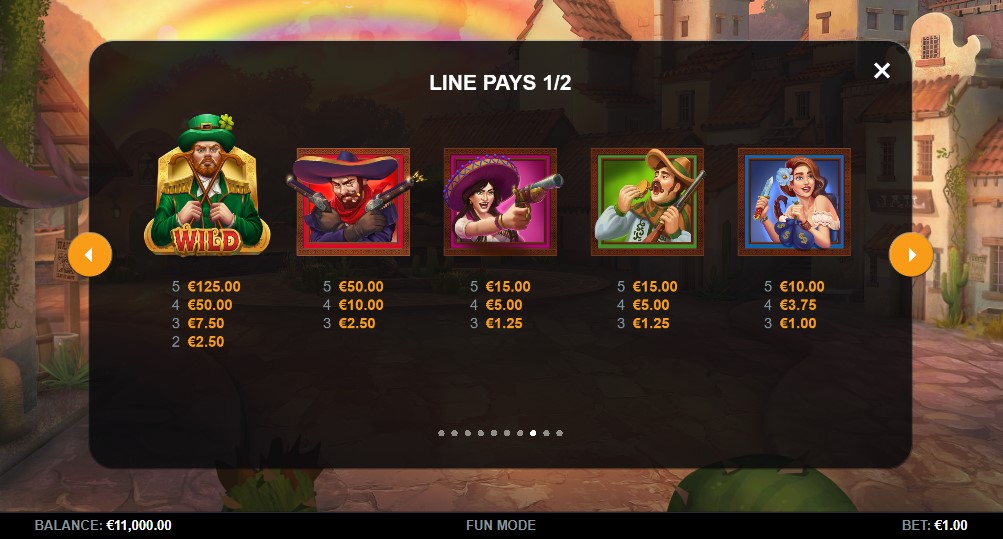The height and width of the screenshot is (539, 1003).
Task: Close the Line Pays info panel
Action: tap(881, 70)
